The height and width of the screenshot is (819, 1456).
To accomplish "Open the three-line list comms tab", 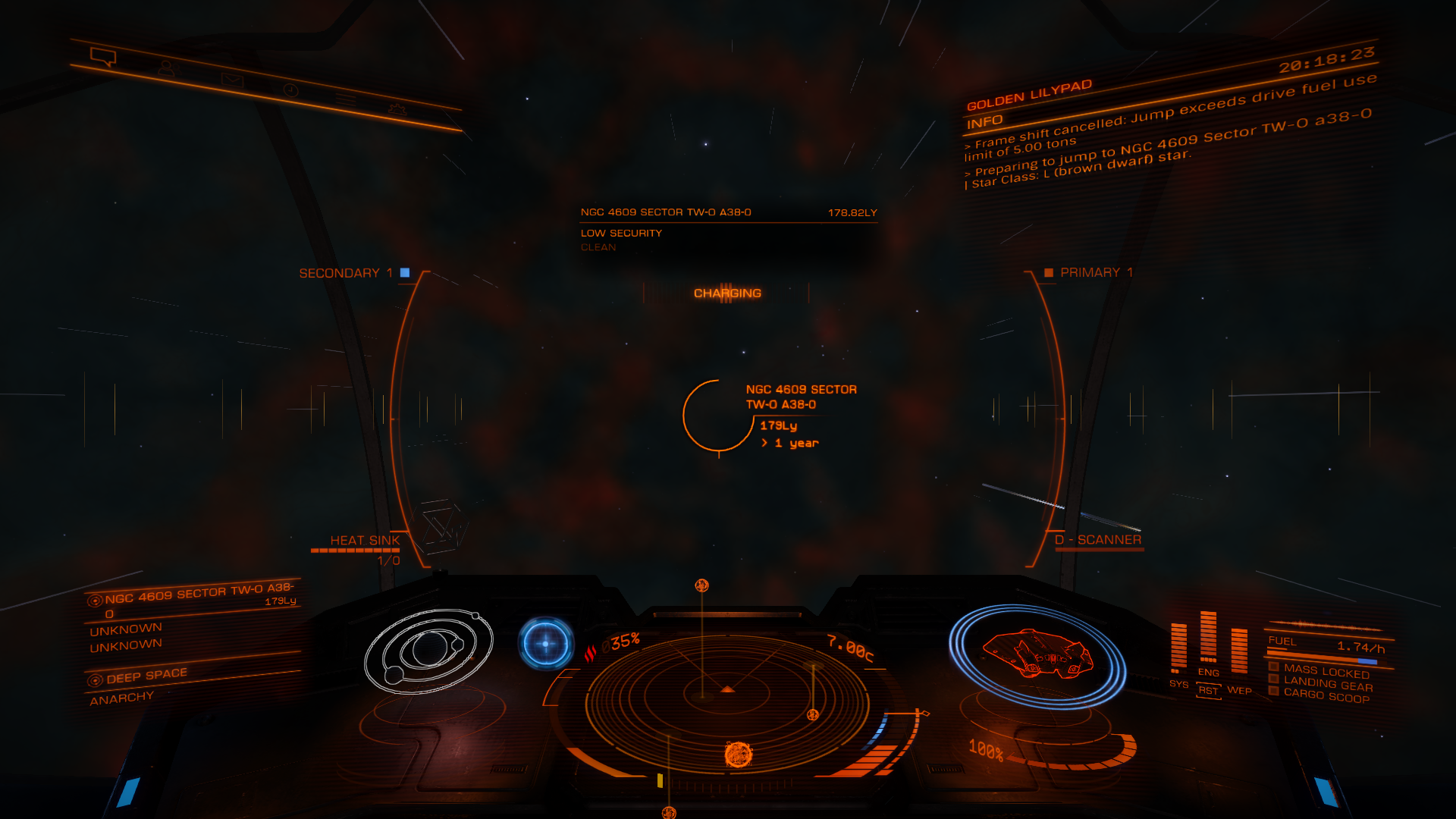I will 346,99.
